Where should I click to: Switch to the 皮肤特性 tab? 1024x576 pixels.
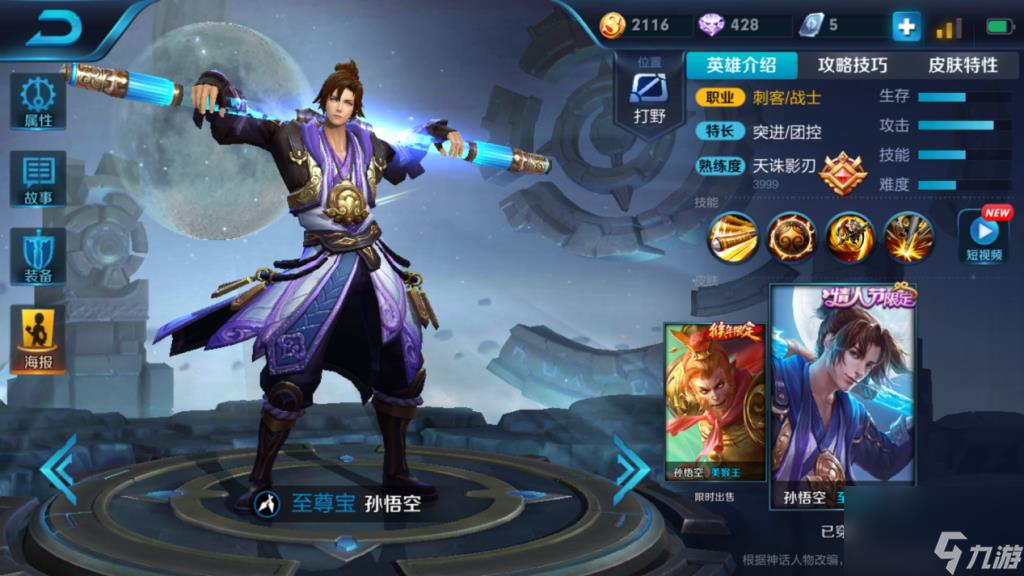click(x=962, y=65)
